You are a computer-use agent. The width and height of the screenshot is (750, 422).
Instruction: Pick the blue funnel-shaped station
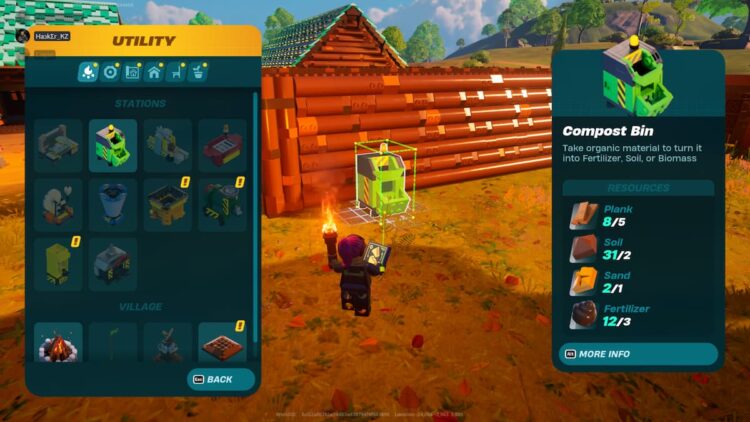[113, 203]
